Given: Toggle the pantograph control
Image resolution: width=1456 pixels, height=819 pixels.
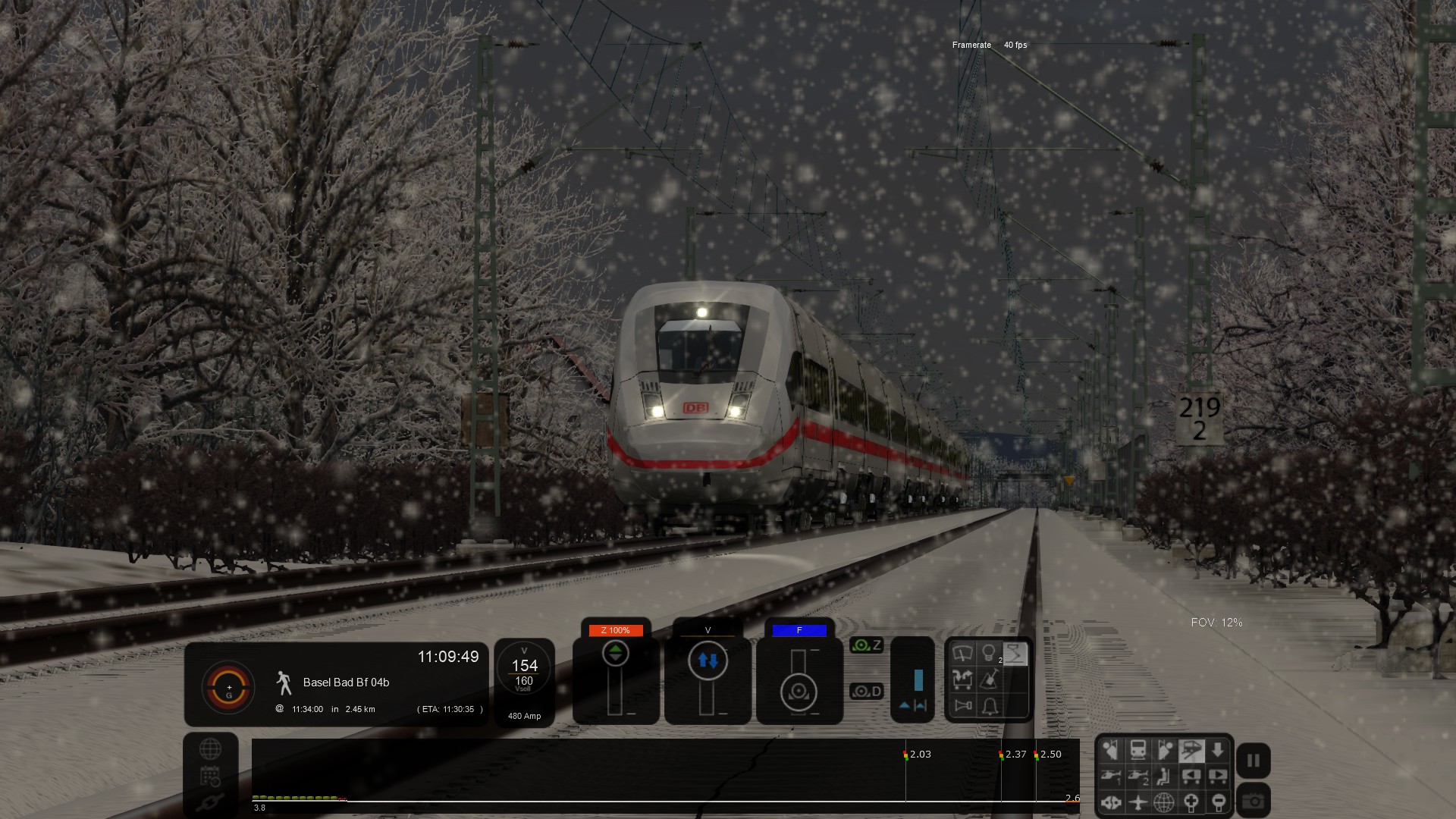Looking at the screenshot, I should (1015, 654).
